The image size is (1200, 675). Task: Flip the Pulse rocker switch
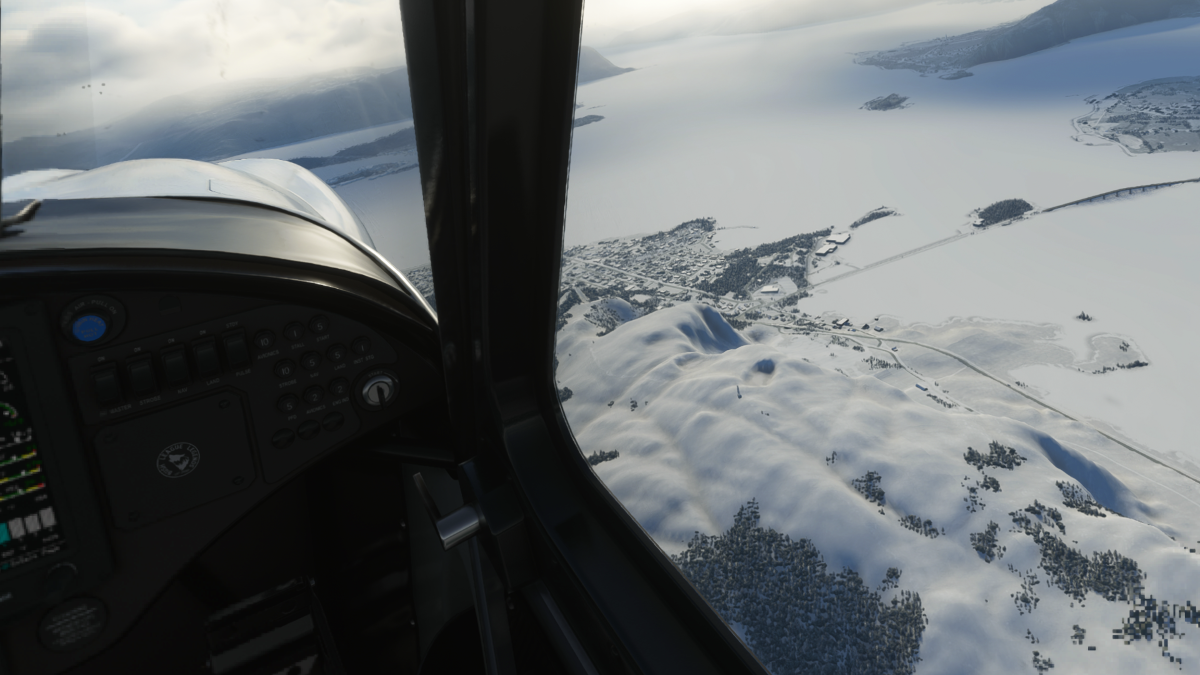[235, 350]
